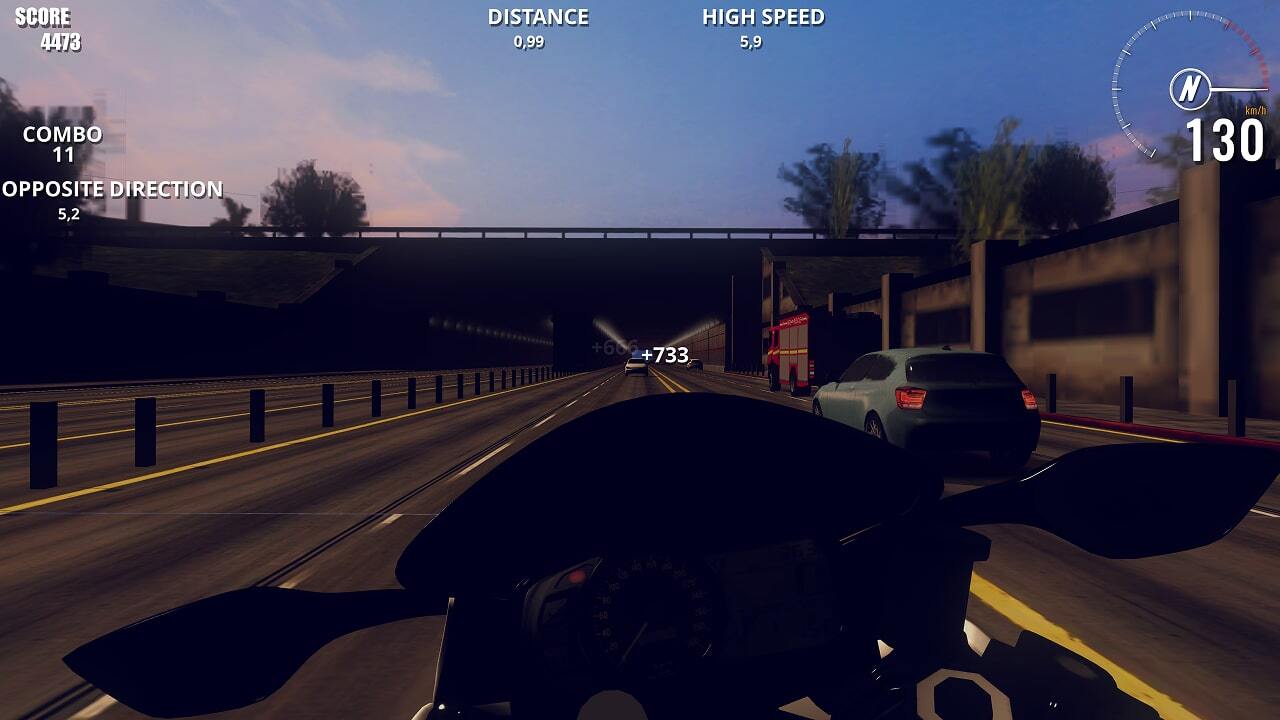The image size is (1280, 720).
Task: Activate the nitro N icon on the speedometer
Action: coord(1190,90)
